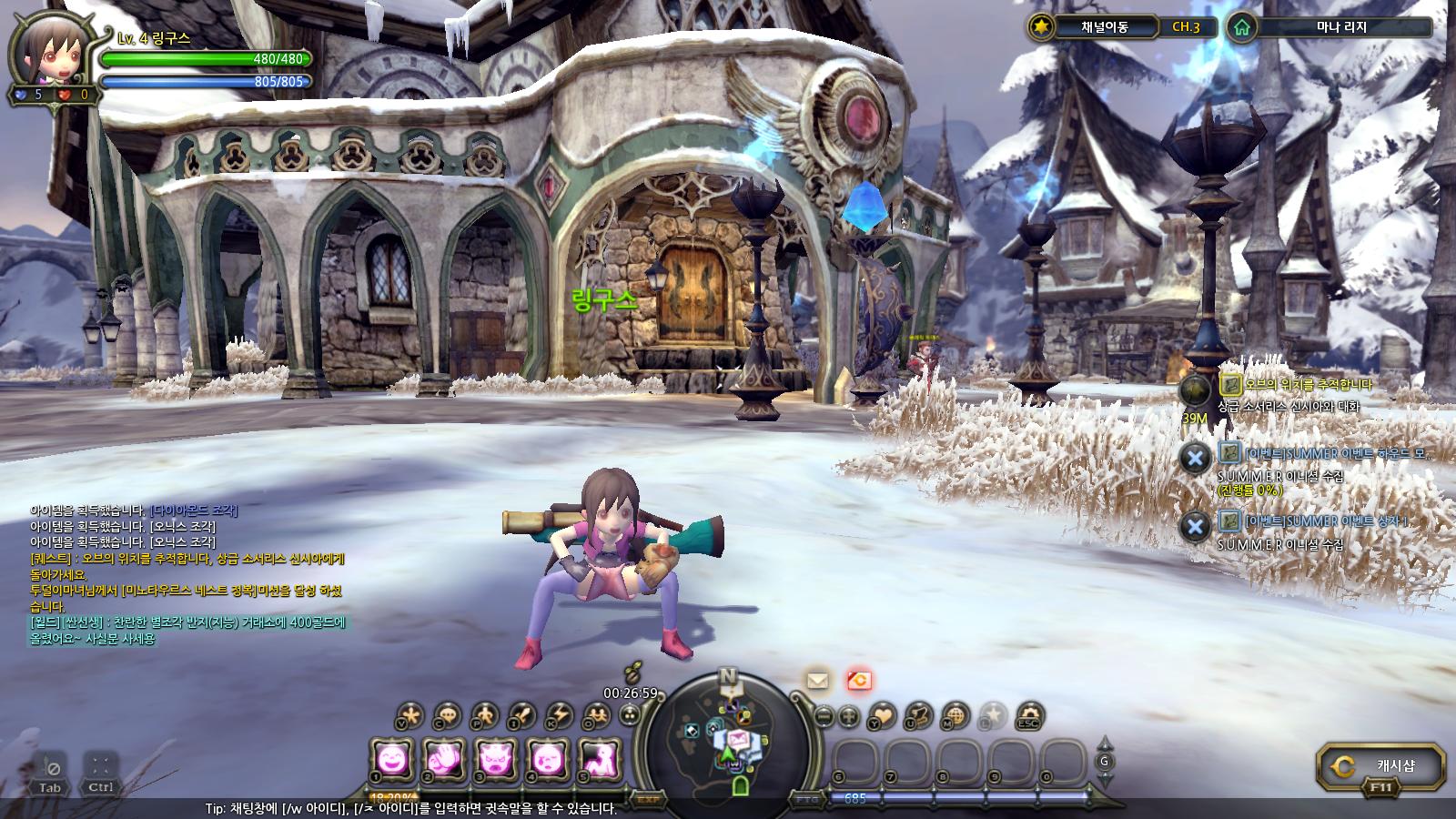
Task: Click the red cash notification icon
Action: pyautogui.click(x=859, y=680)
